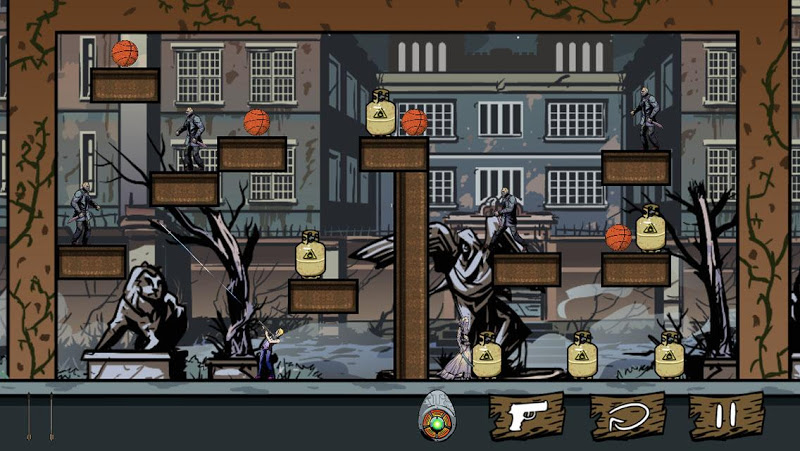
Task: Restart the level with the loop arrow sign
Action: coord(627,416)
